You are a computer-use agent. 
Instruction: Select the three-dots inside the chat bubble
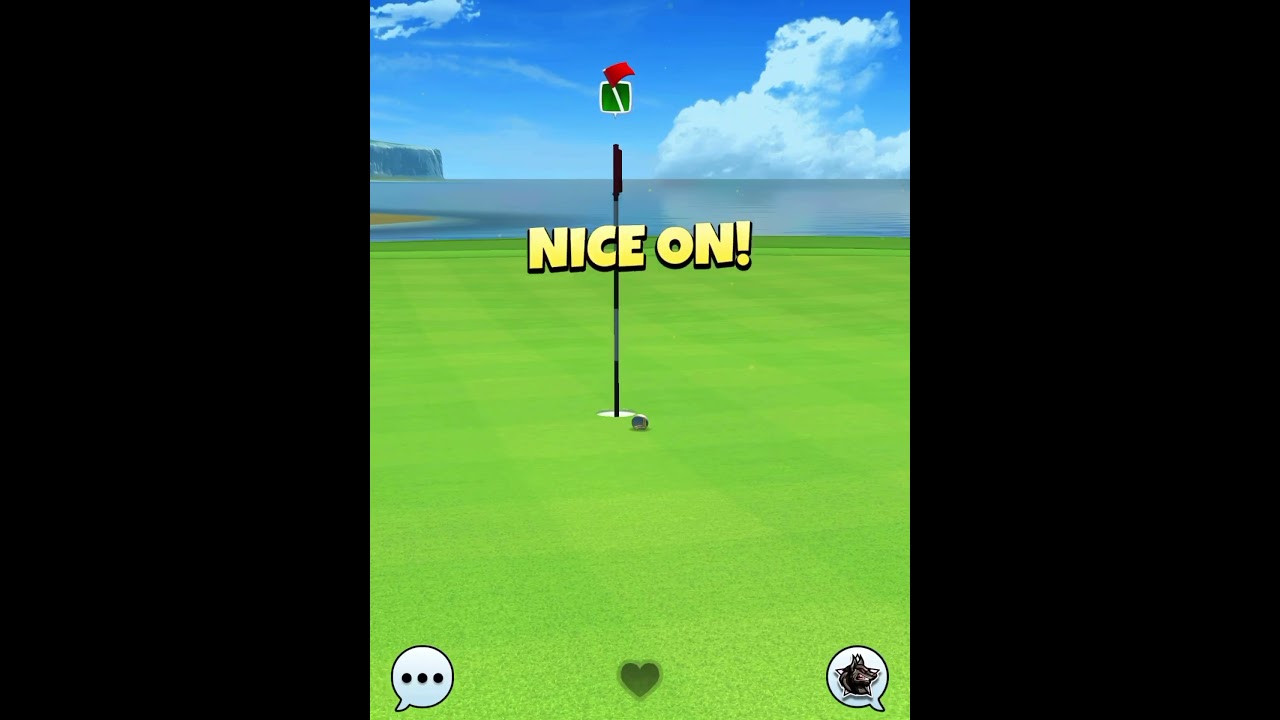pyautogui.click(x=421, y=677)
